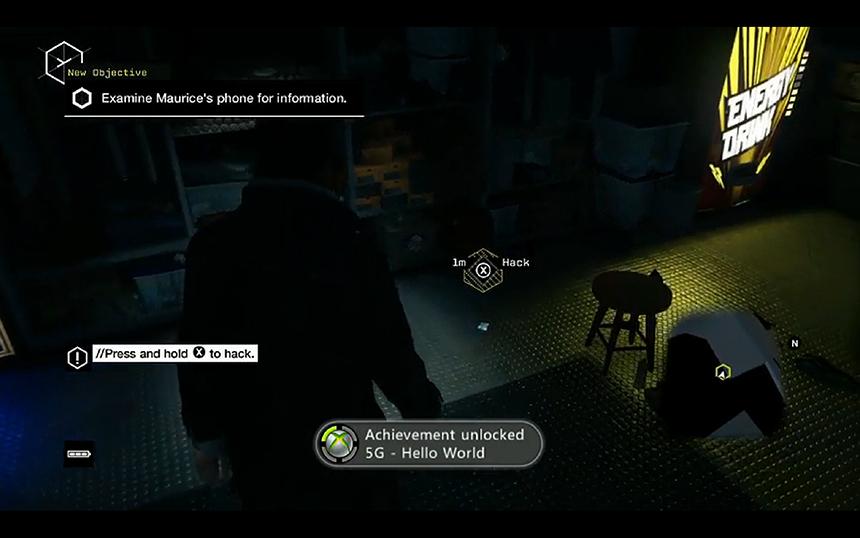Image resolution: width=860 pixels, height=538 pixels.
Task: Select the phone battery indicator icon
Action: [x=79, y=453]
